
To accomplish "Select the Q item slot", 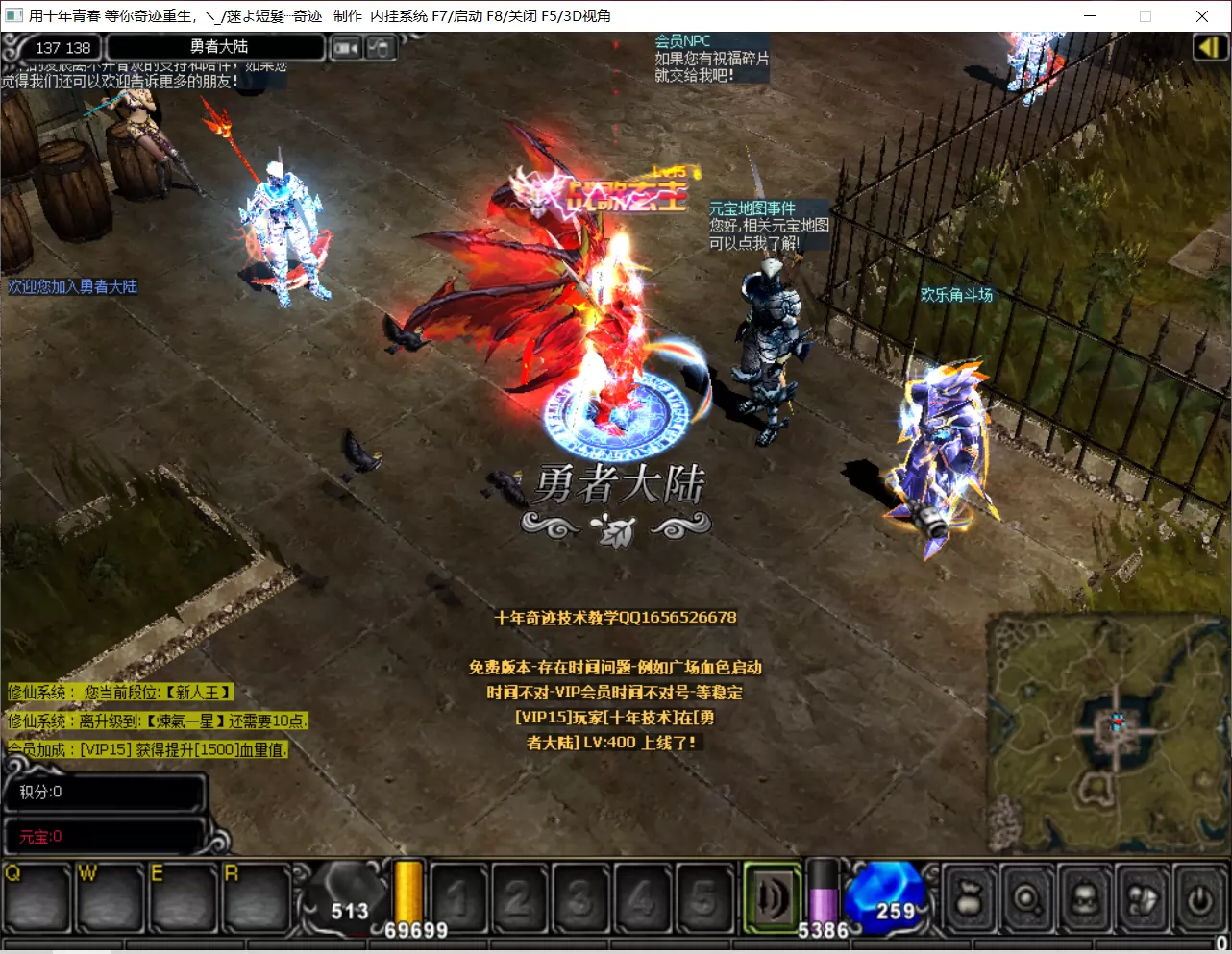I will pos(37,899).
